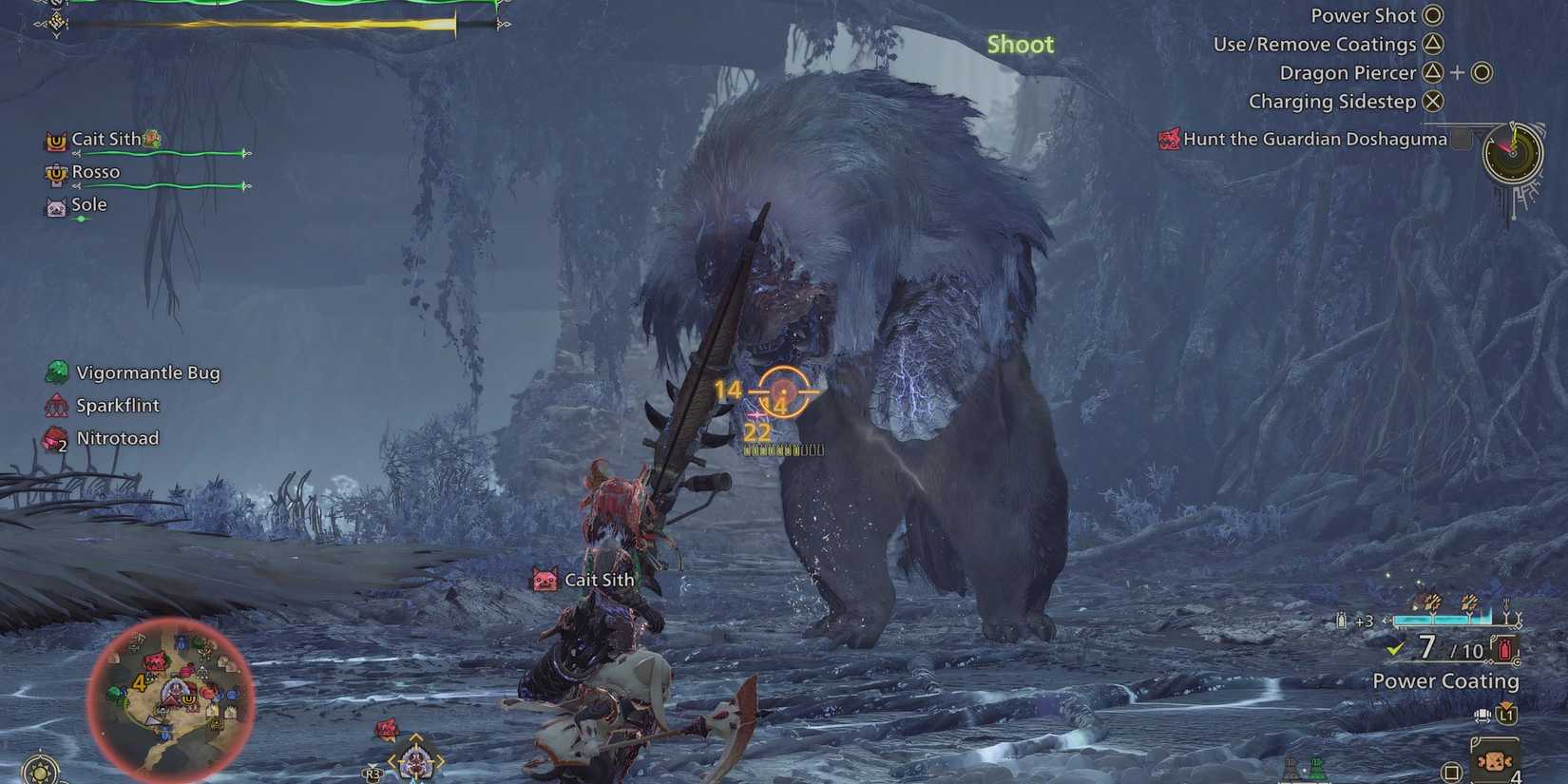1568x784 pixels.
Task: Select the Power Coating bottle icon
Action: pos(1504,650)
